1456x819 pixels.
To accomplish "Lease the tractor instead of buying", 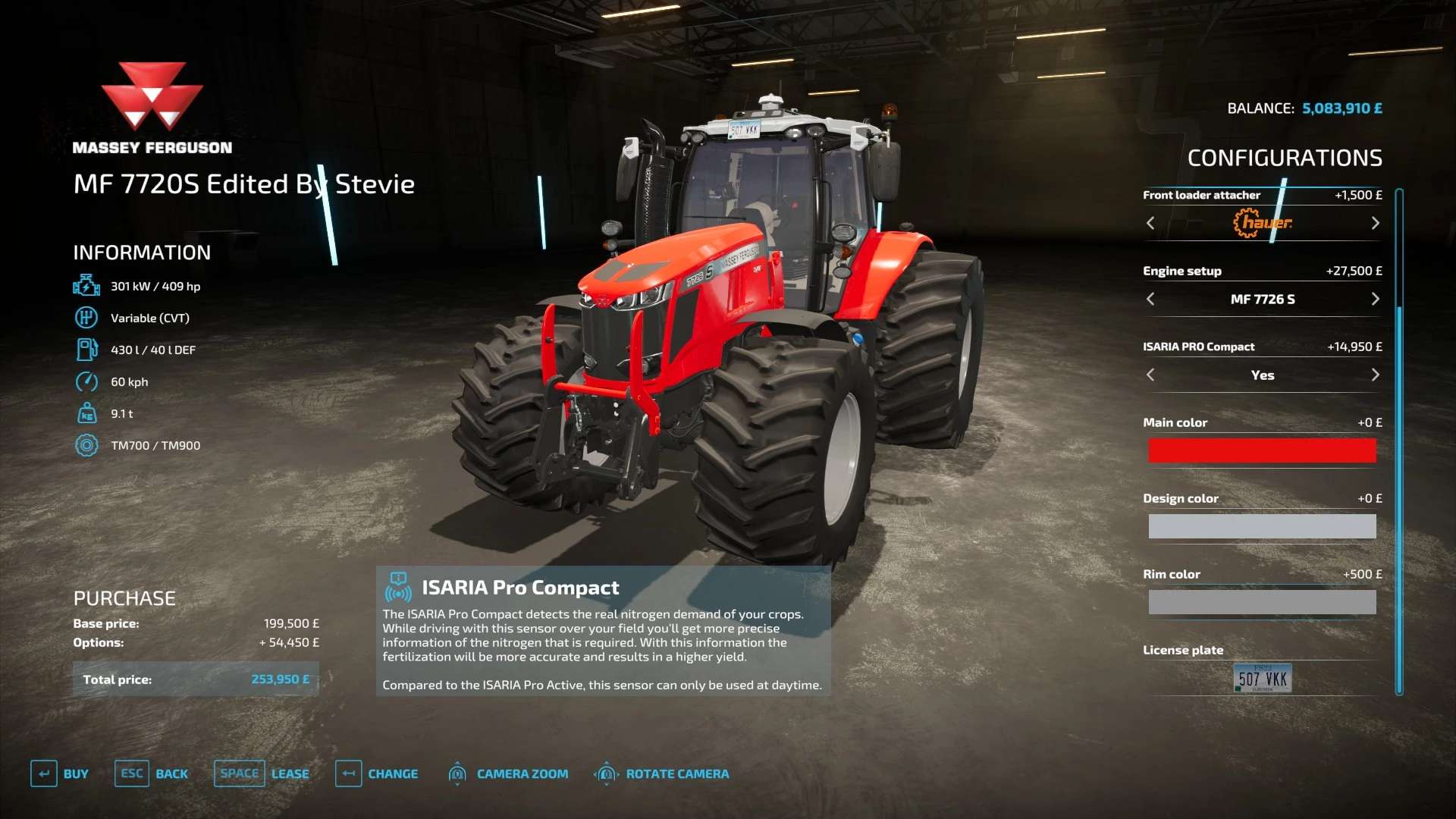I will [x=262, y=773].
